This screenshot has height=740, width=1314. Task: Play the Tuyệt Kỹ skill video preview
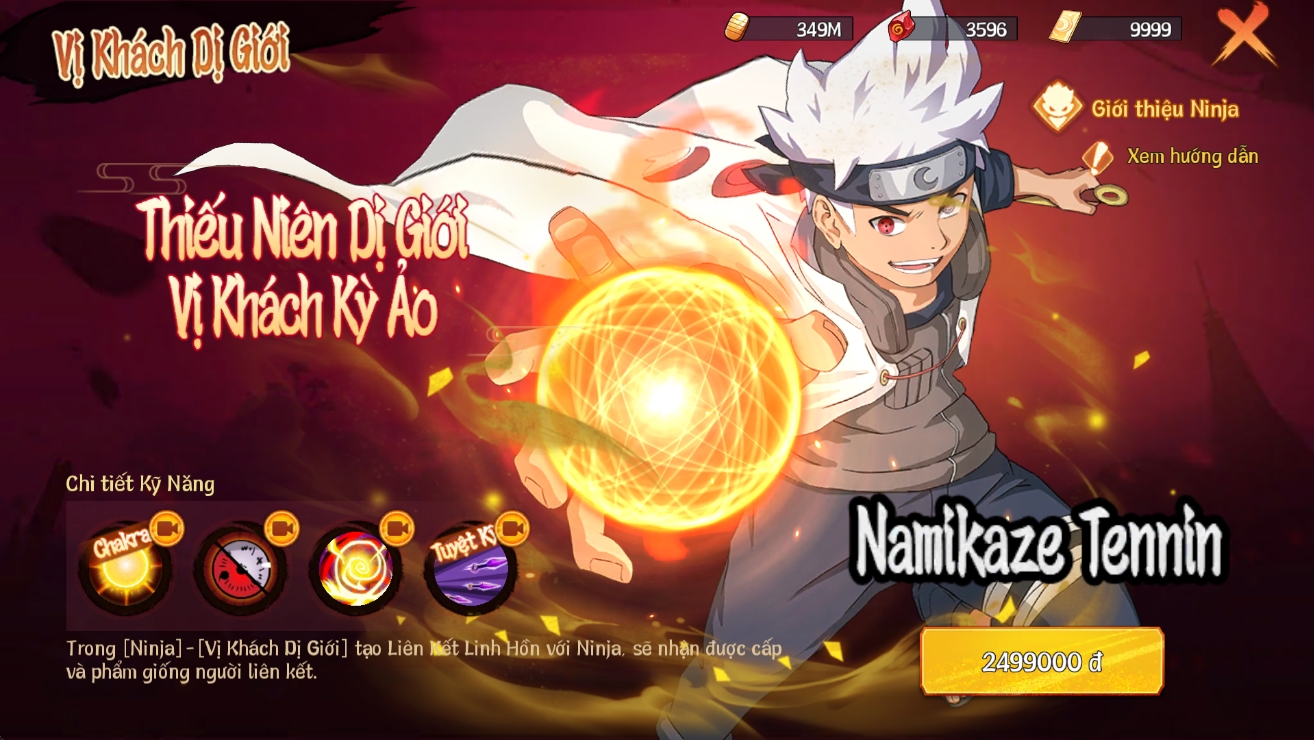coord(512,528)
